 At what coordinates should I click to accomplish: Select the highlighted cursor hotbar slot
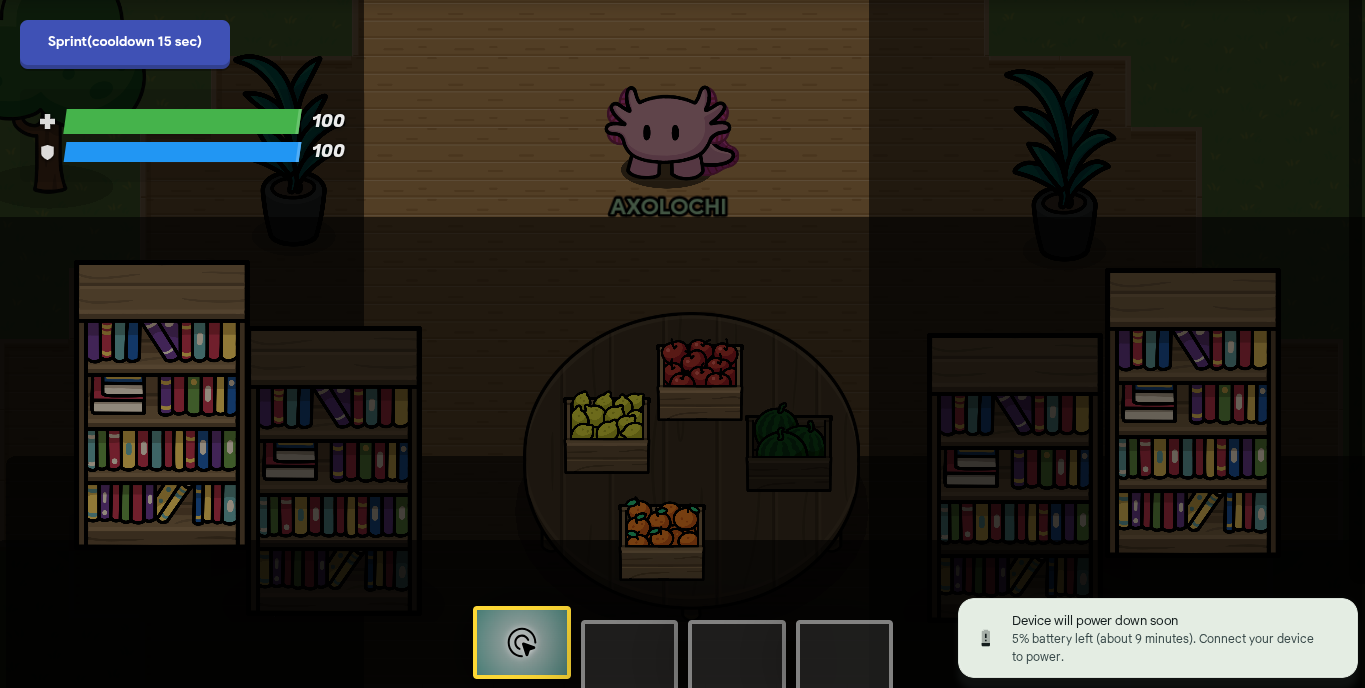(522, 642)
